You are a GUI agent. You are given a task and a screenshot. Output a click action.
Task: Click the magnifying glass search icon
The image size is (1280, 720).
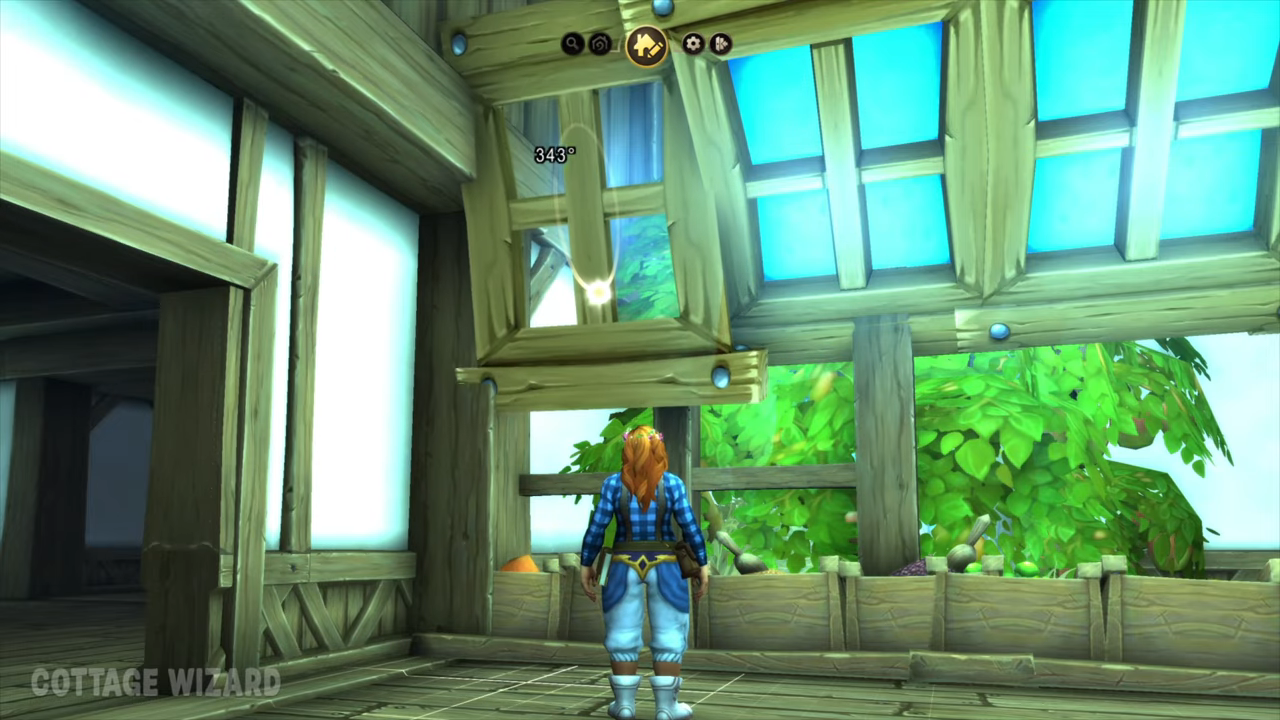tap(572, 44)
